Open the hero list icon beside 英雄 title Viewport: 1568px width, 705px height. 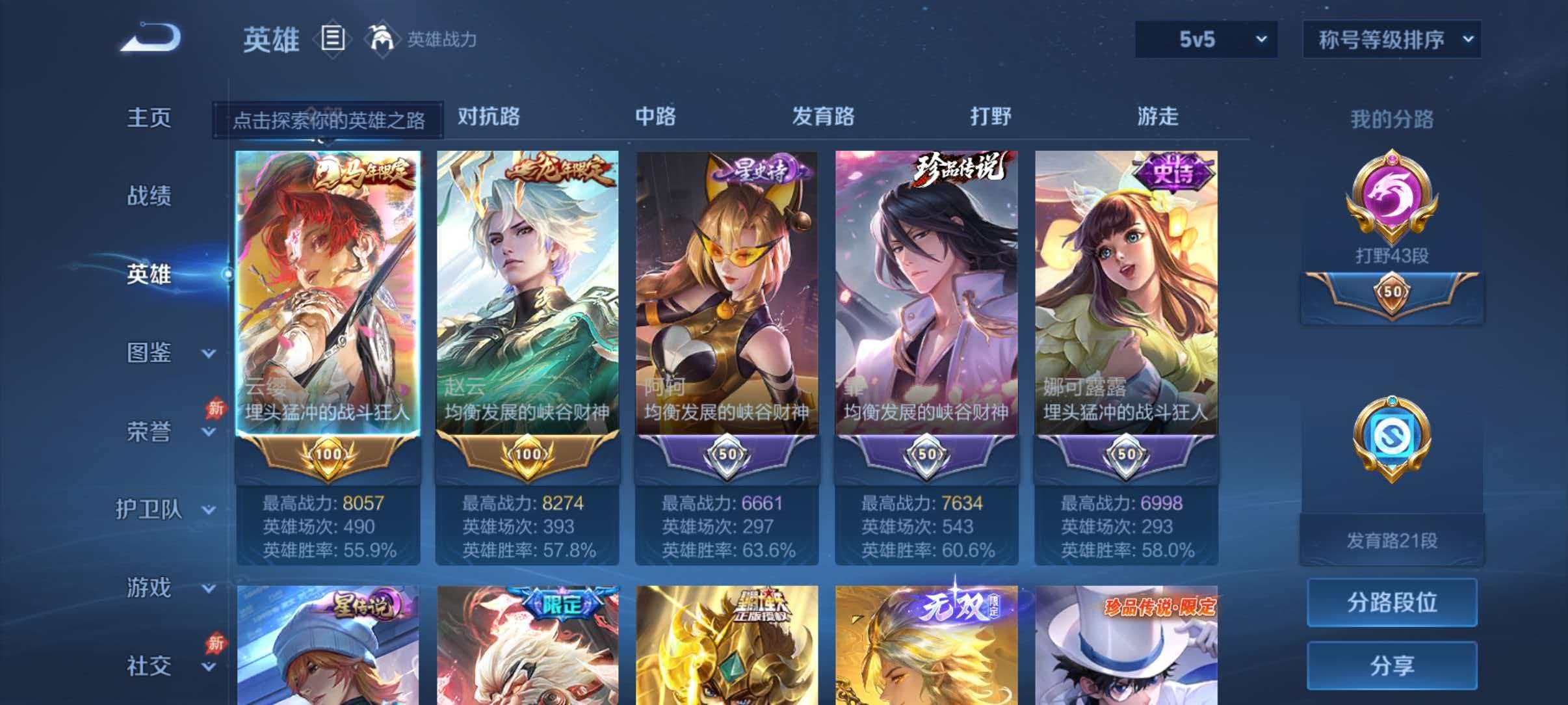pos(333,39)
